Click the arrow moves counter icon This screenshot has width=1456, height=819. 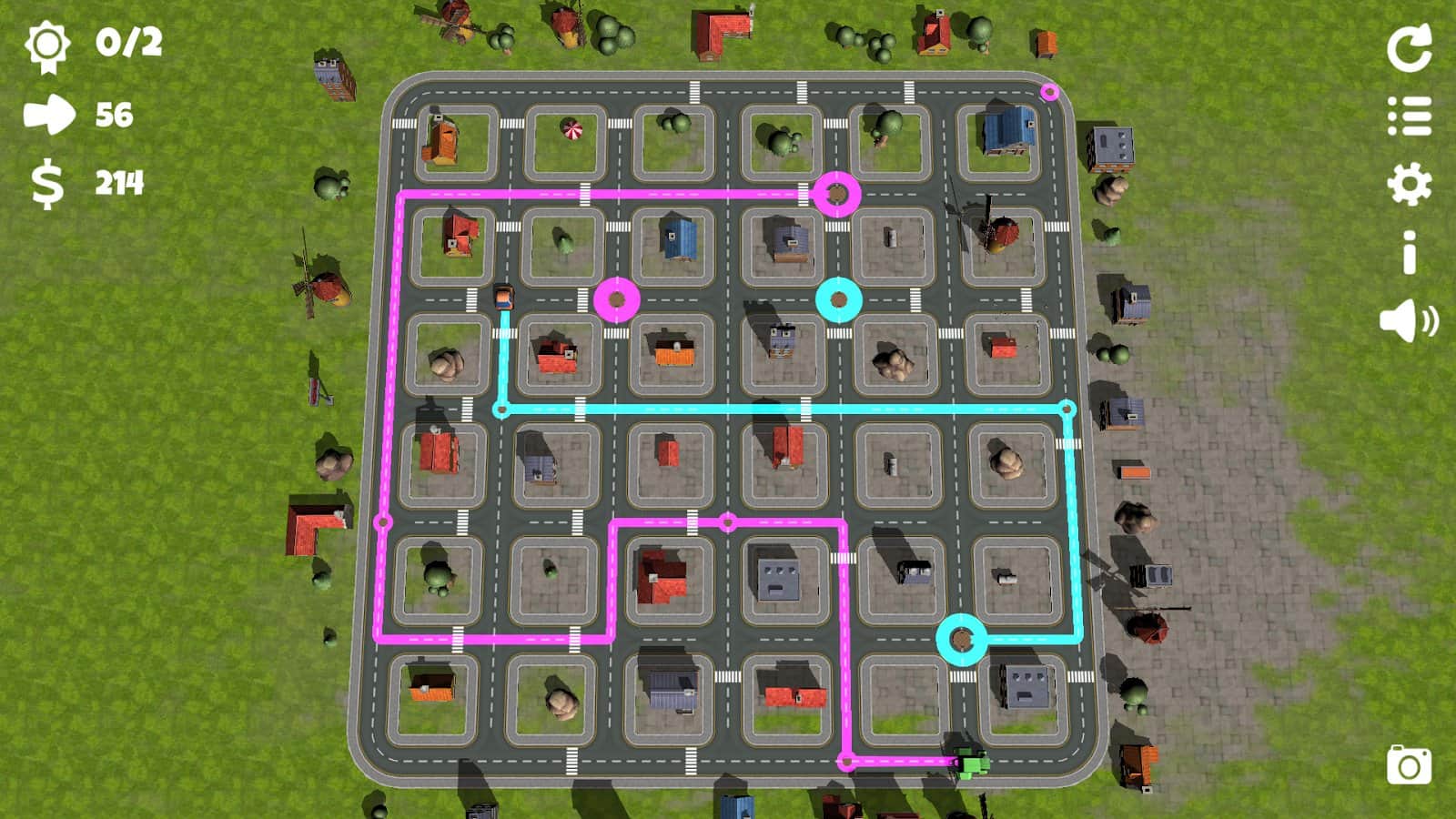coord(50,114)
